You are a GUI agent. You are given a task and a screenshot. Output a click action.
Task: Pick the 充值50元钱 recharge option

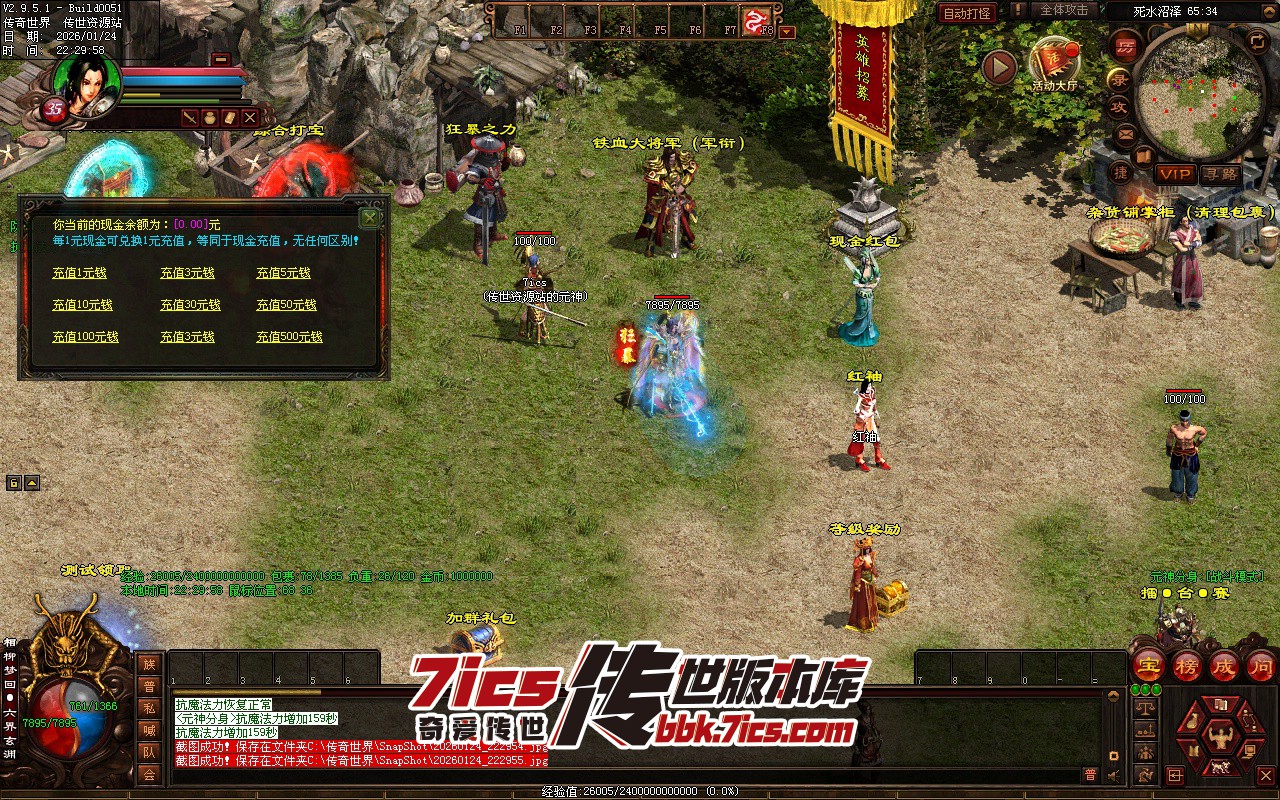coord(286,305)
